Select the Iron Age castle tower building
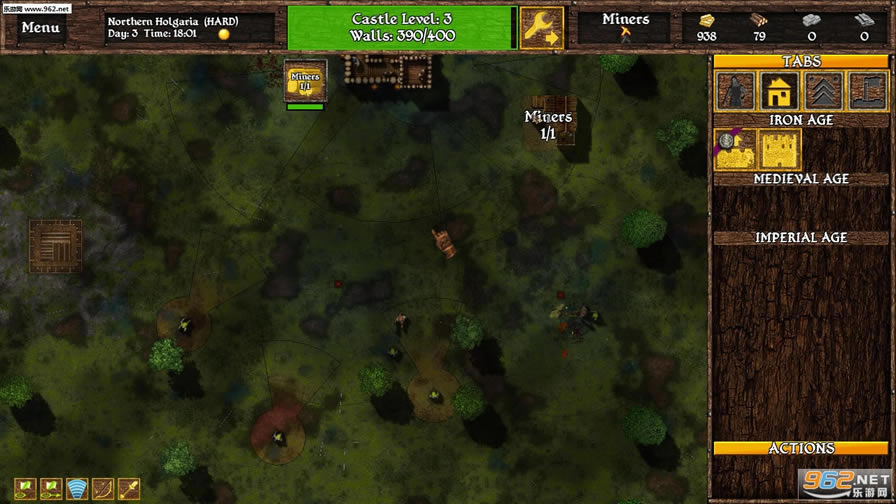The image size is (896, 504). (779, 150)
